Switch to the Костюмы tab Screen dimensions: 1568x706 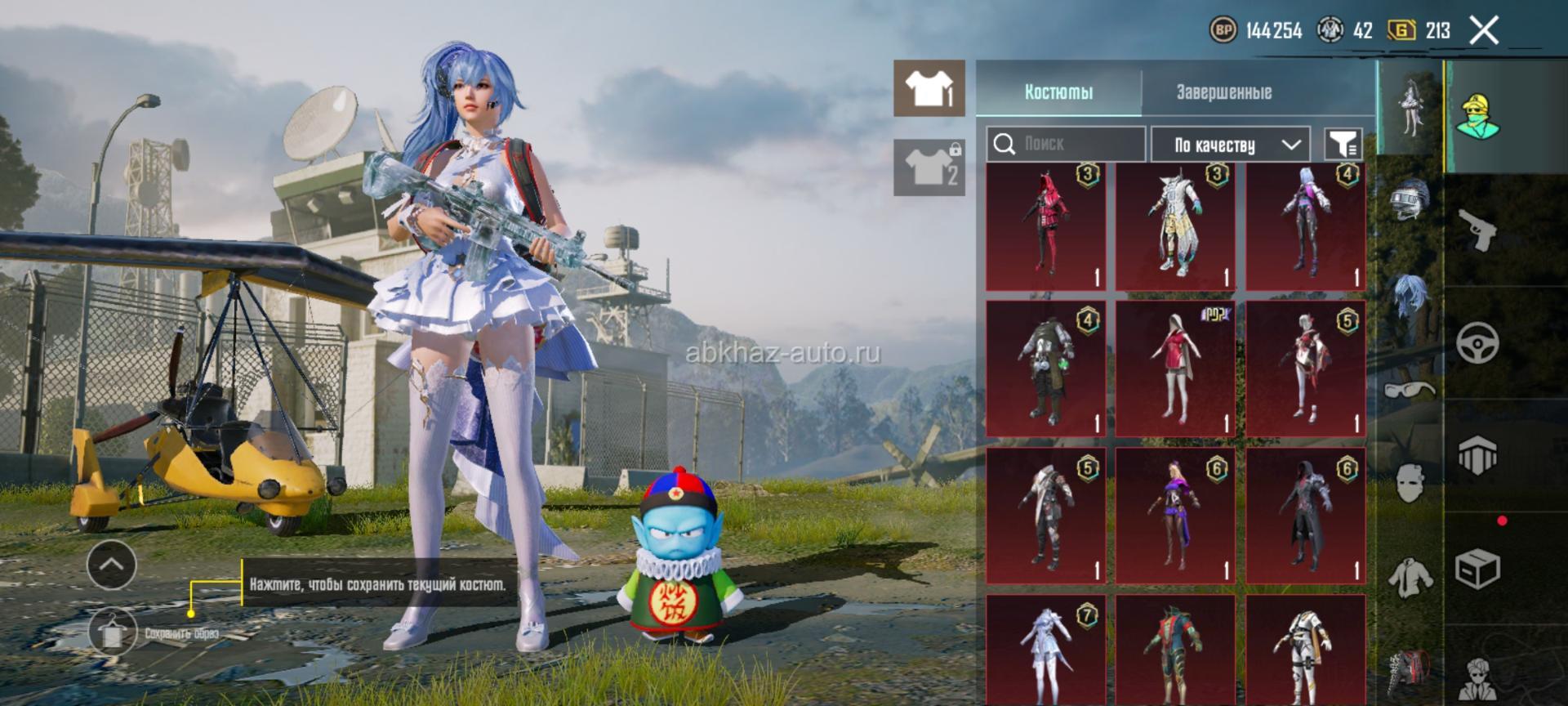tap(1058, 92)
